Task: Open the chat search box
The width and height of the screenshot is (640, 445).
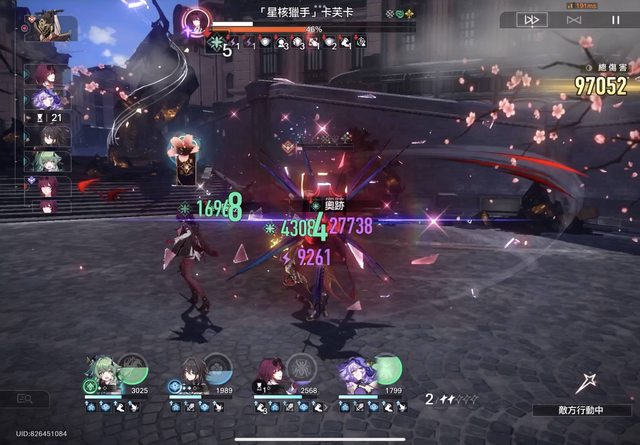Action: point(24,398)
